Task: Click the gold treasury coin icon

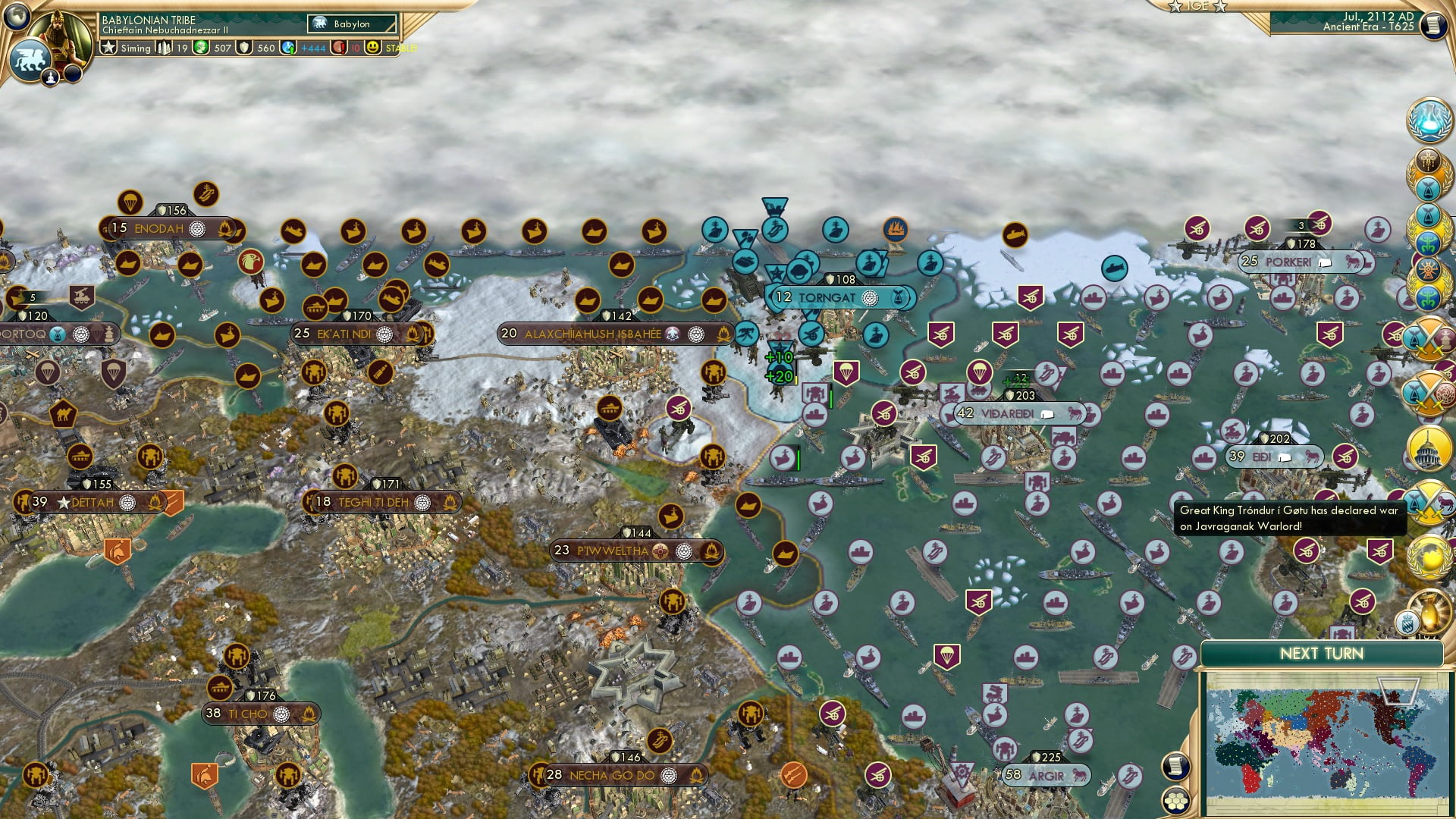Action: 200,48
